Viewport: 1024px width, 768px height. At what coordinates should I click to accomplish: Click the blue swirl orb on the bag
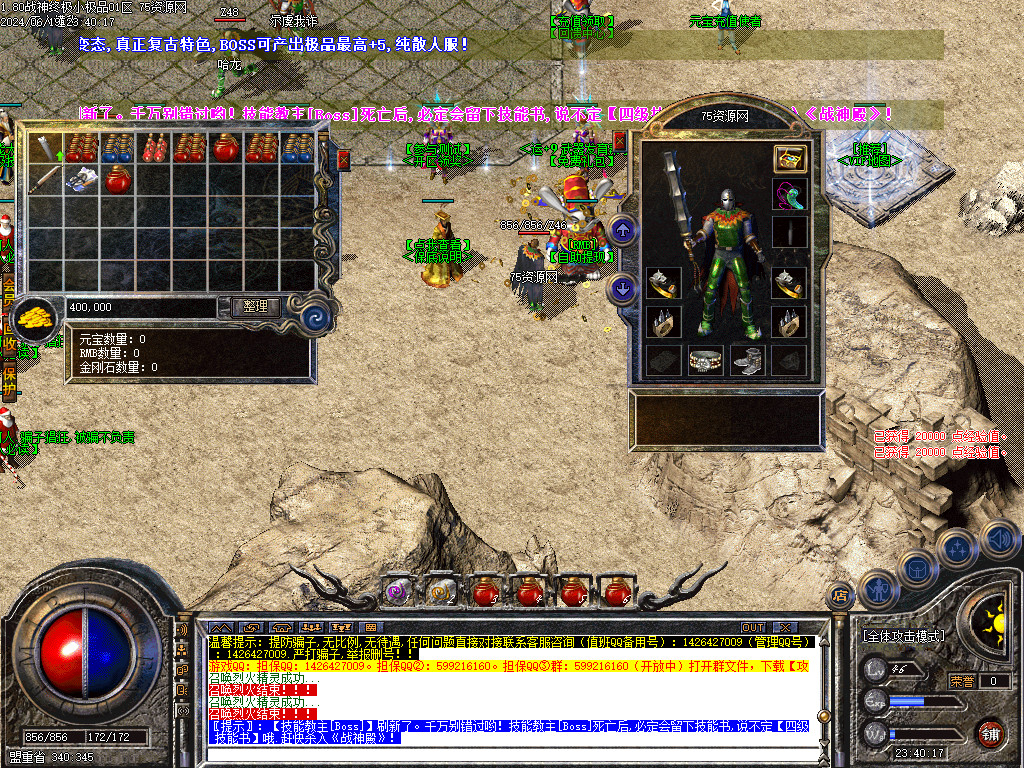[x=316, y=317]
